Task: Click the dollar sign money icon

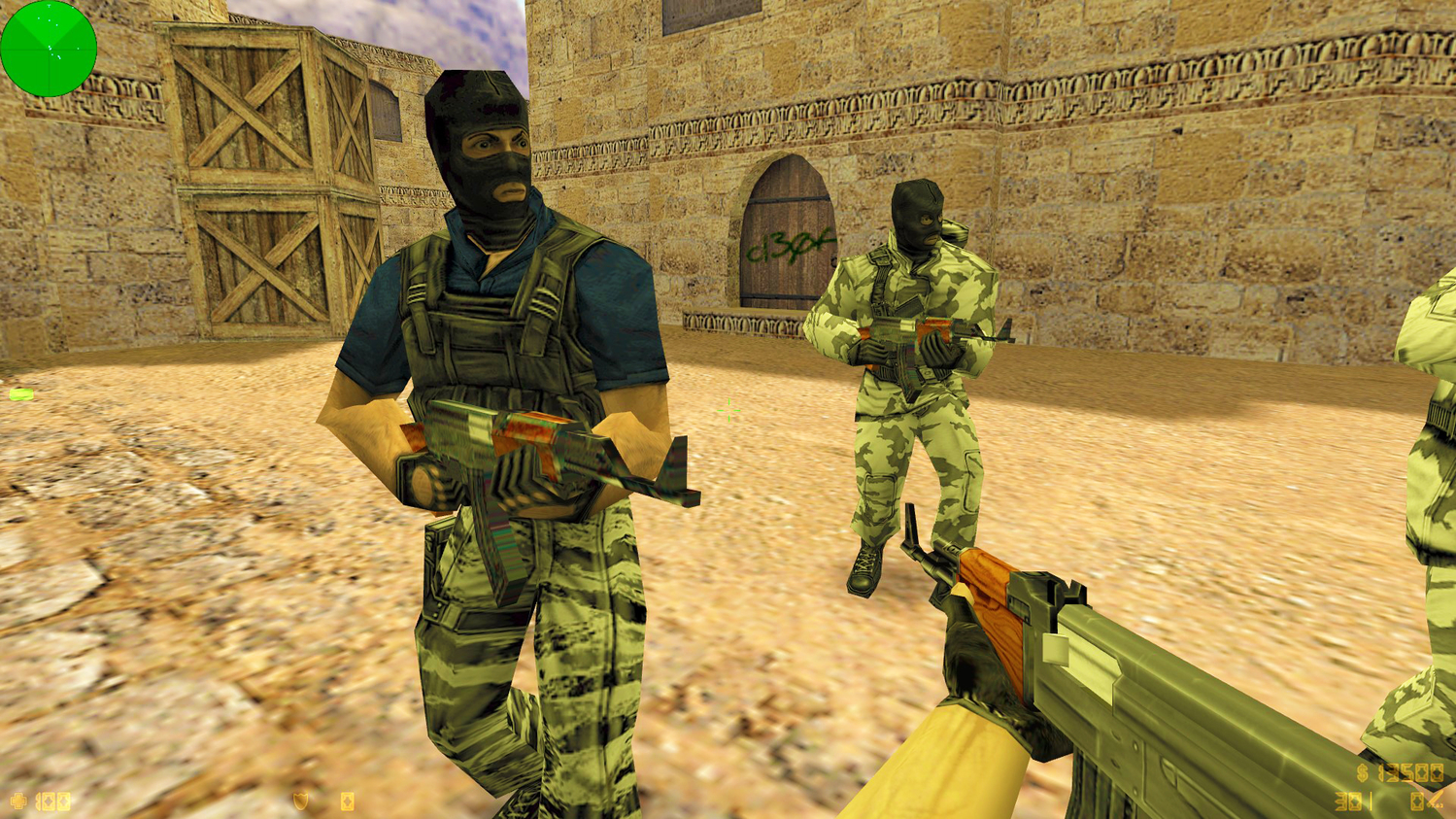Action: pyautogui.click(x=1362, y=773)
